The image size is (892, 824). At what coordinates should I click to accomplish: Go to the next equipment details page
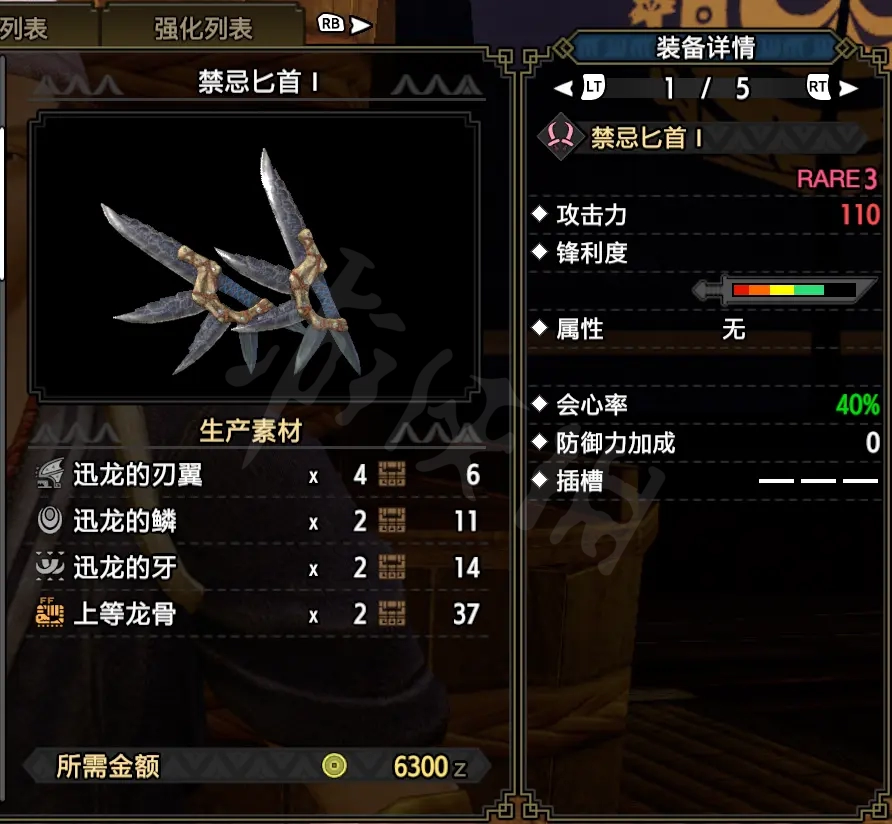pyautogui.click(x=832, y=88)
